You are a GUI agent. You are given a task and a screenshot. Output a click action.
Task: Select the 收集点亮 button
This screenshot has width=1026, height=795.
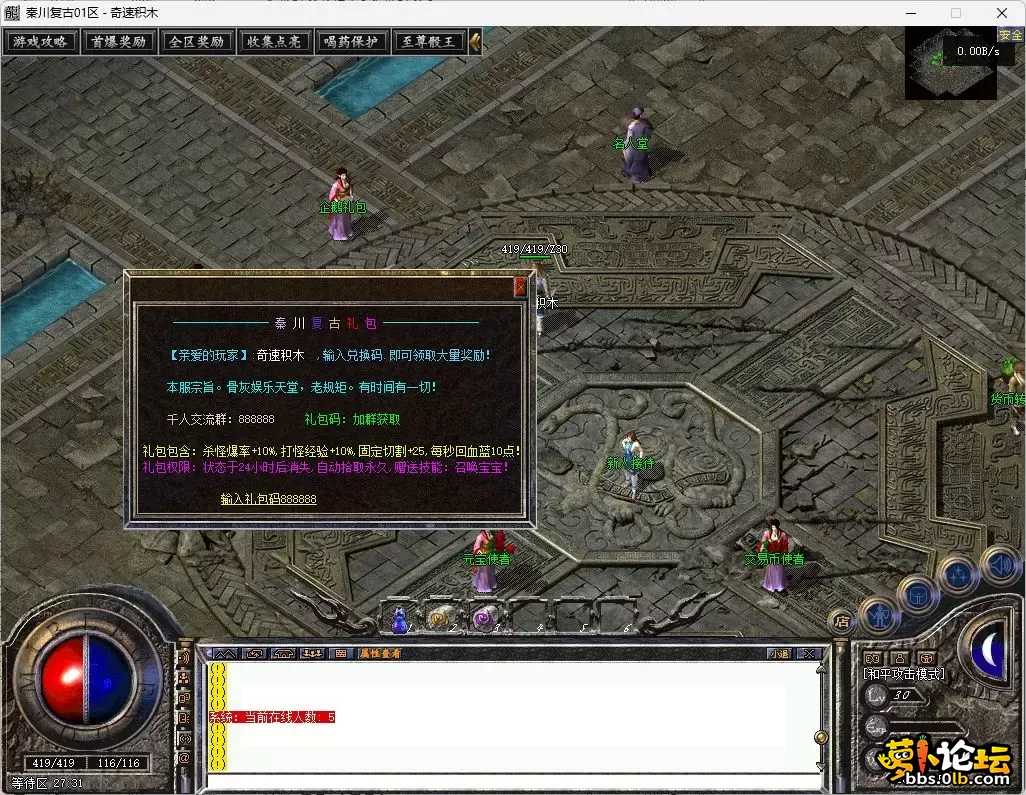pos(274,42)
